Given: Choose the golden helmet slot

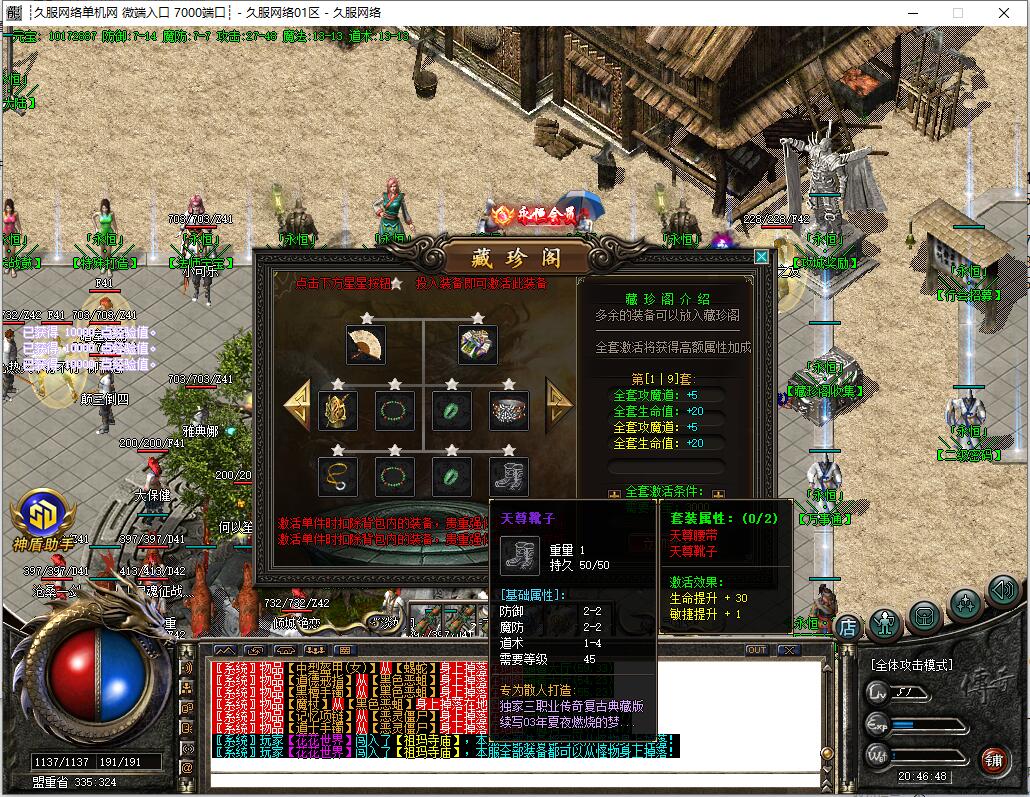Looking at the screenshot, I should 337,410.
